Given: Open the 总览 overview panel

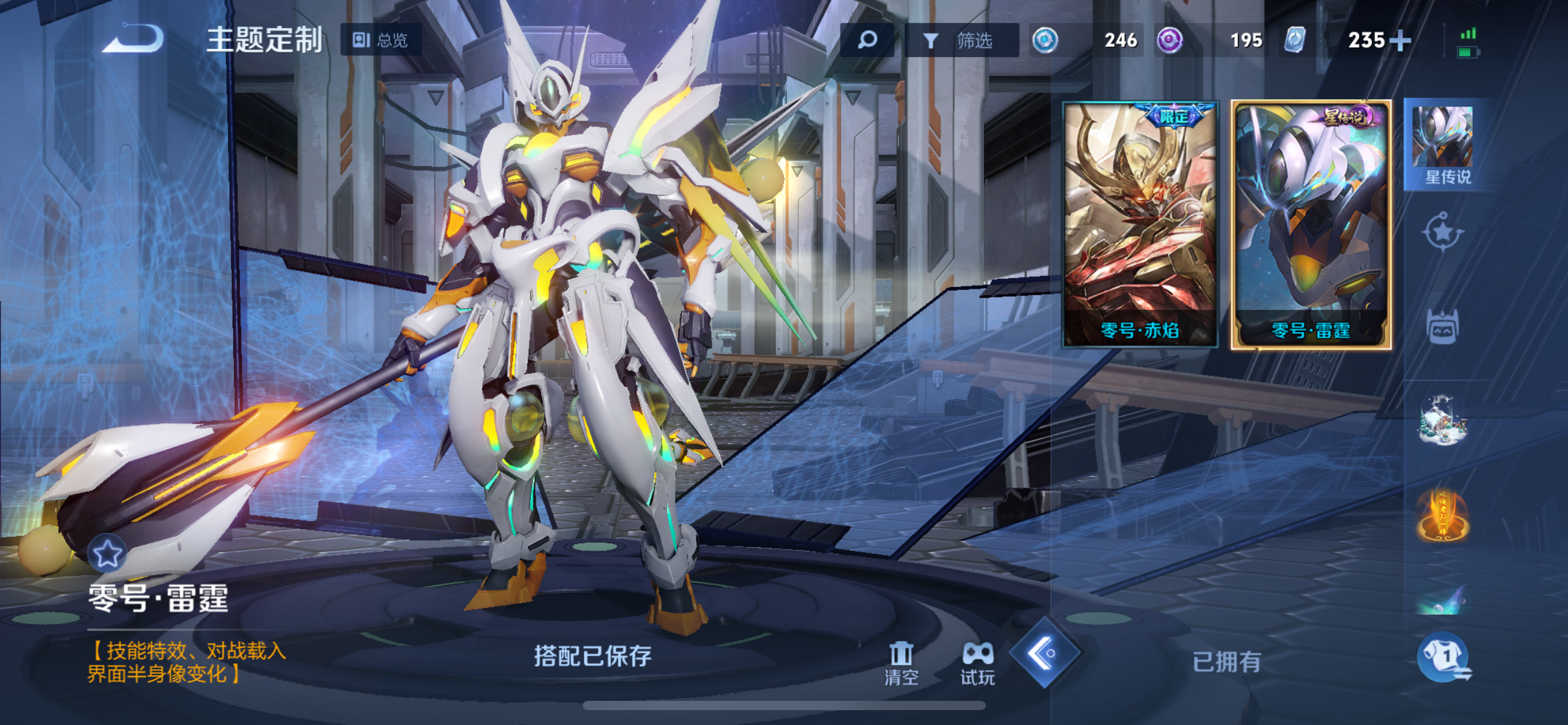Looking at the screenshot, I should click(381, 40).
